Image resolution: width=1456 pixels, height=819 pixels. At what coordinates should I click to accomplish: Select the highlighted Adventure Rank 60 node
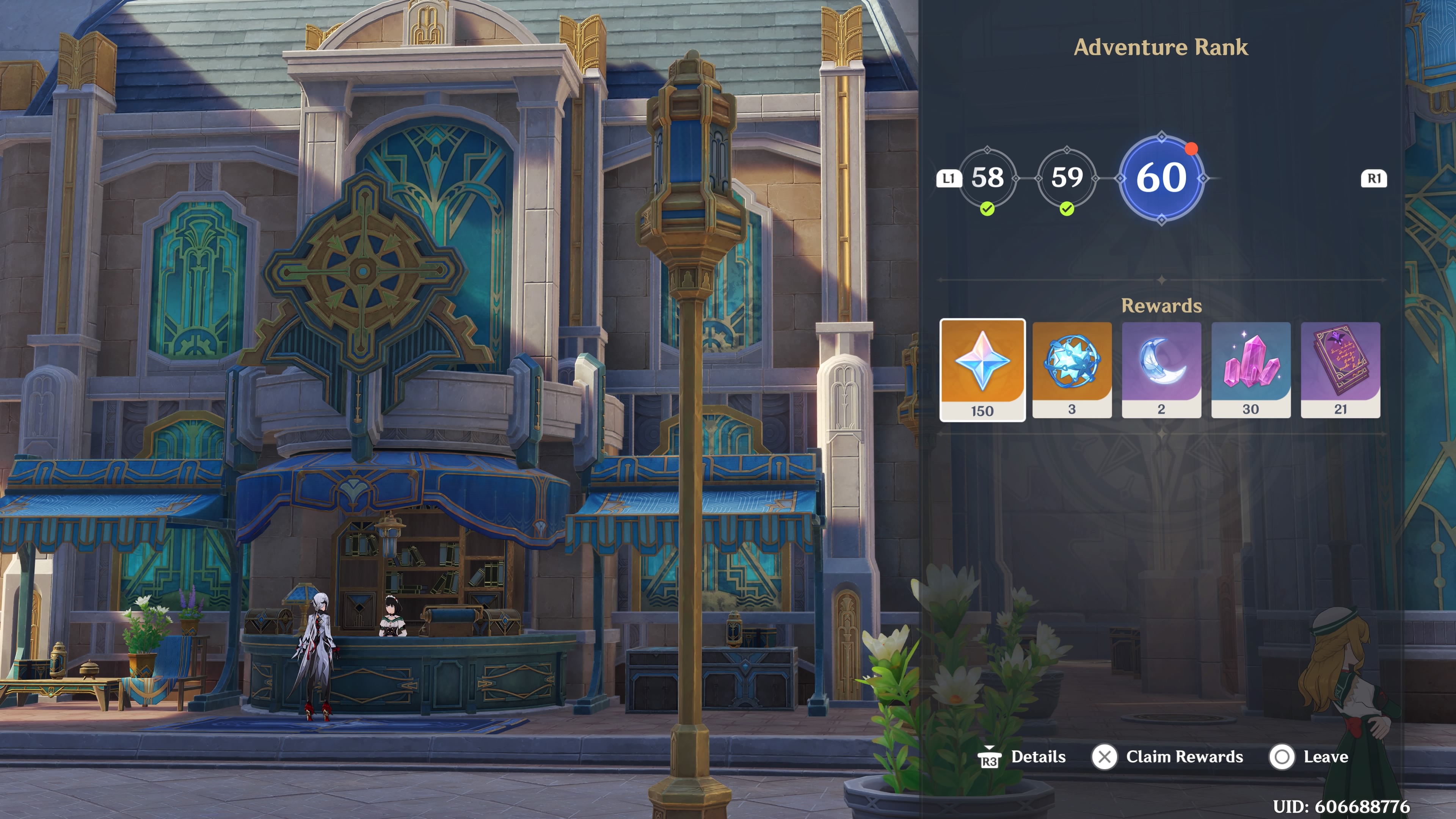coord(1161,179)
